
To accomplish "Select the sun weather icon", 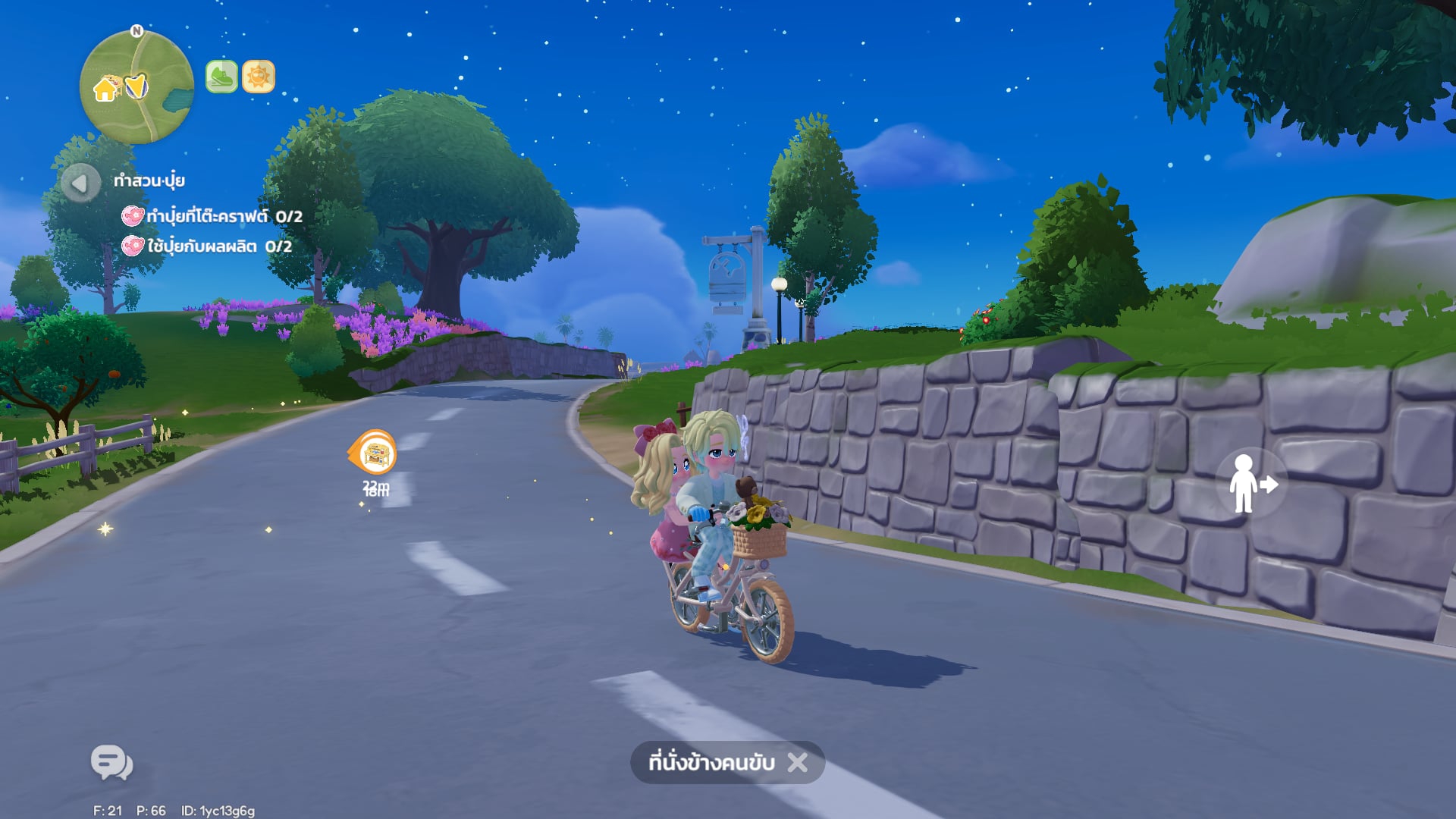I will pos(259,77).
